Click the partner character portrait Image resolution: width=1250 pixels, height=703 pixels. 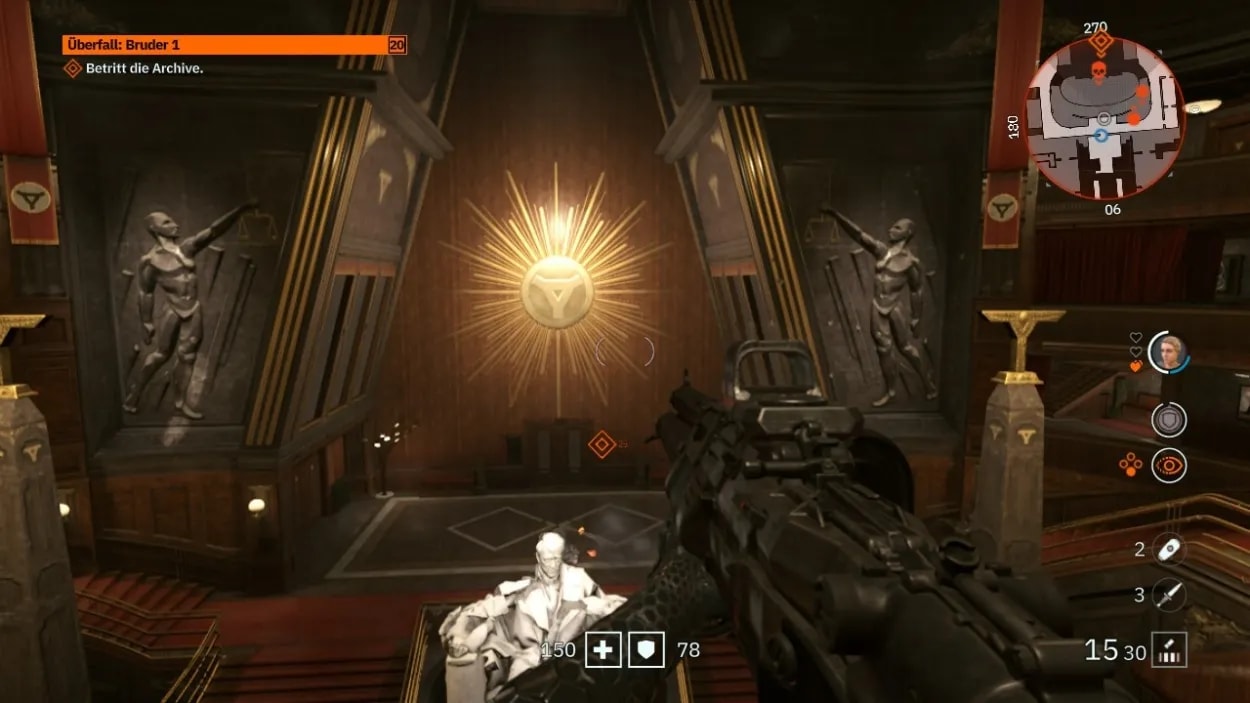1167,352
